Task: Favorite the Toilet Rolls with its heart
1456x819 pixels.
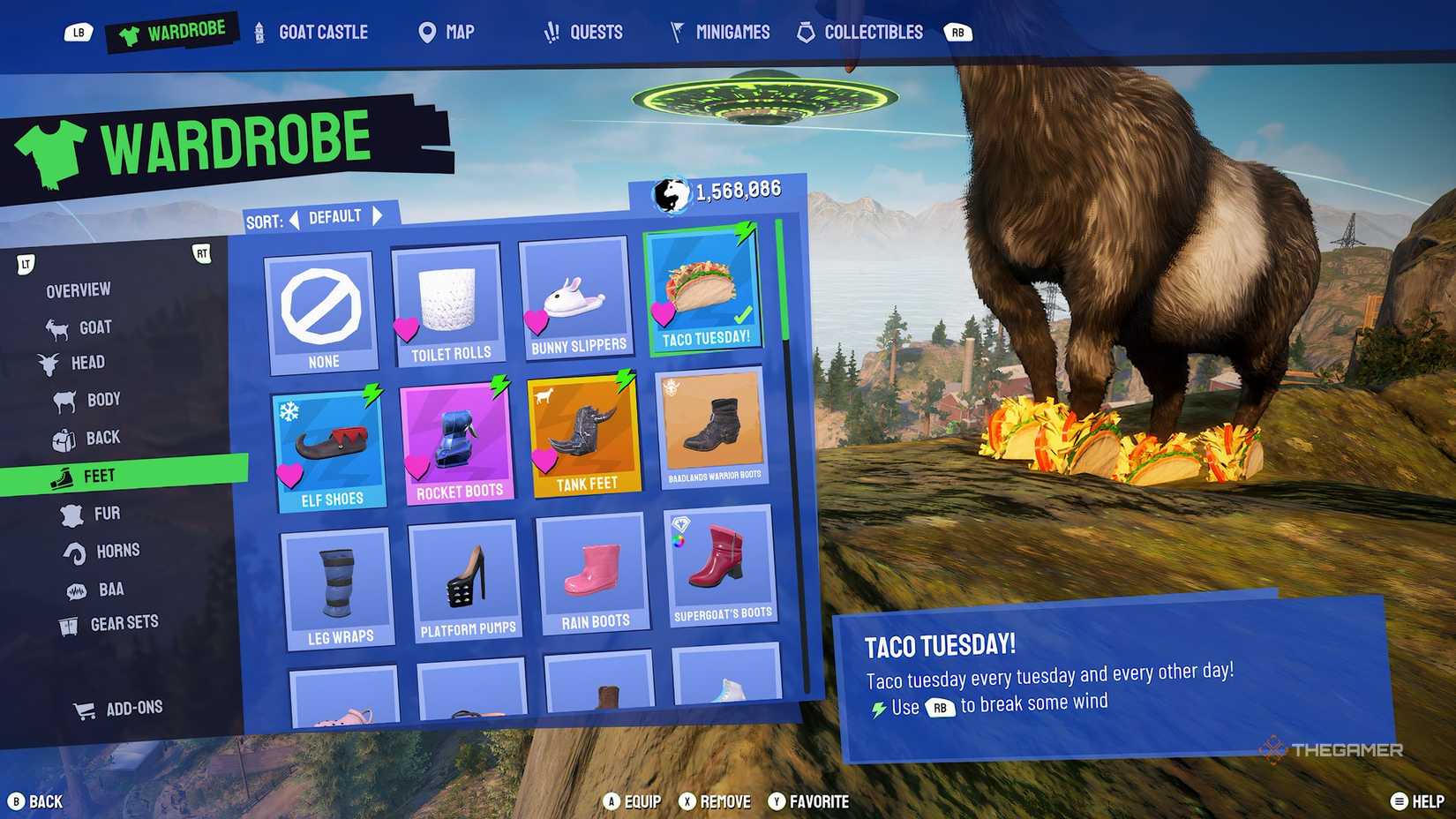Action: pyautogui.click(x=406, y=329)
